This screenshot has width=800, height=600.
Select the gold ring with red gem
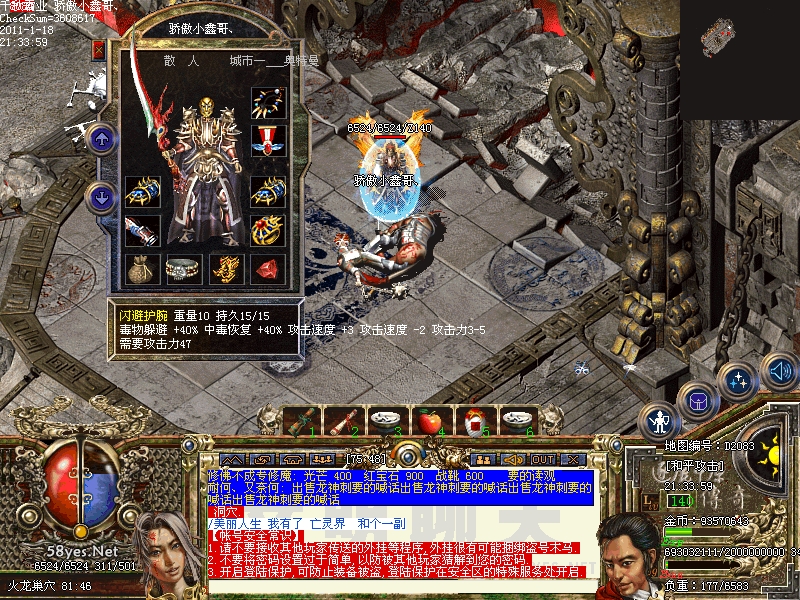pos(267,230)
